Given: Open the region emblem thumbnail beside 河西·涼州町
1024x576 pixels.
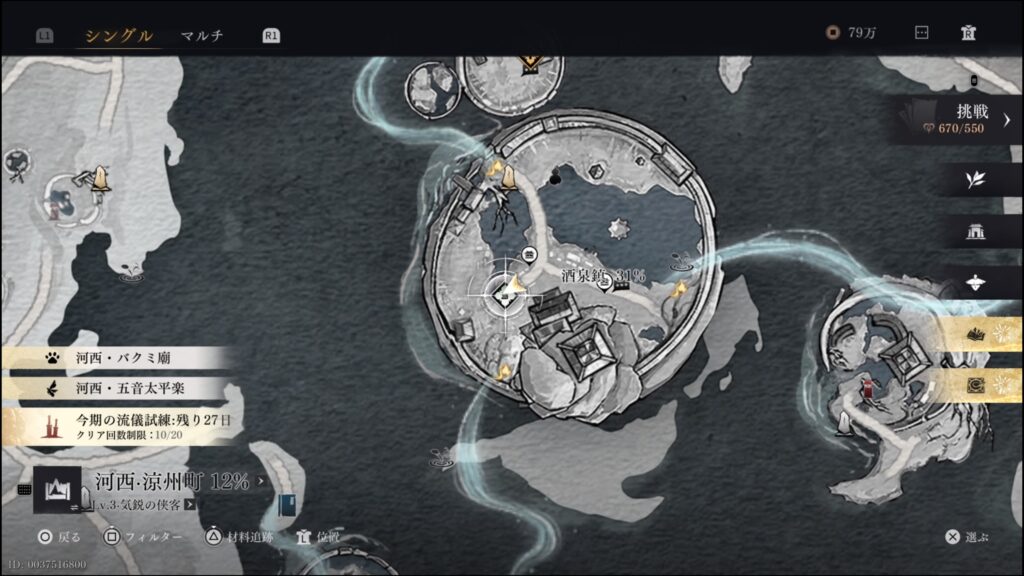Looking at the screenshot, I should pyautogui.click(x=57, y=490).
